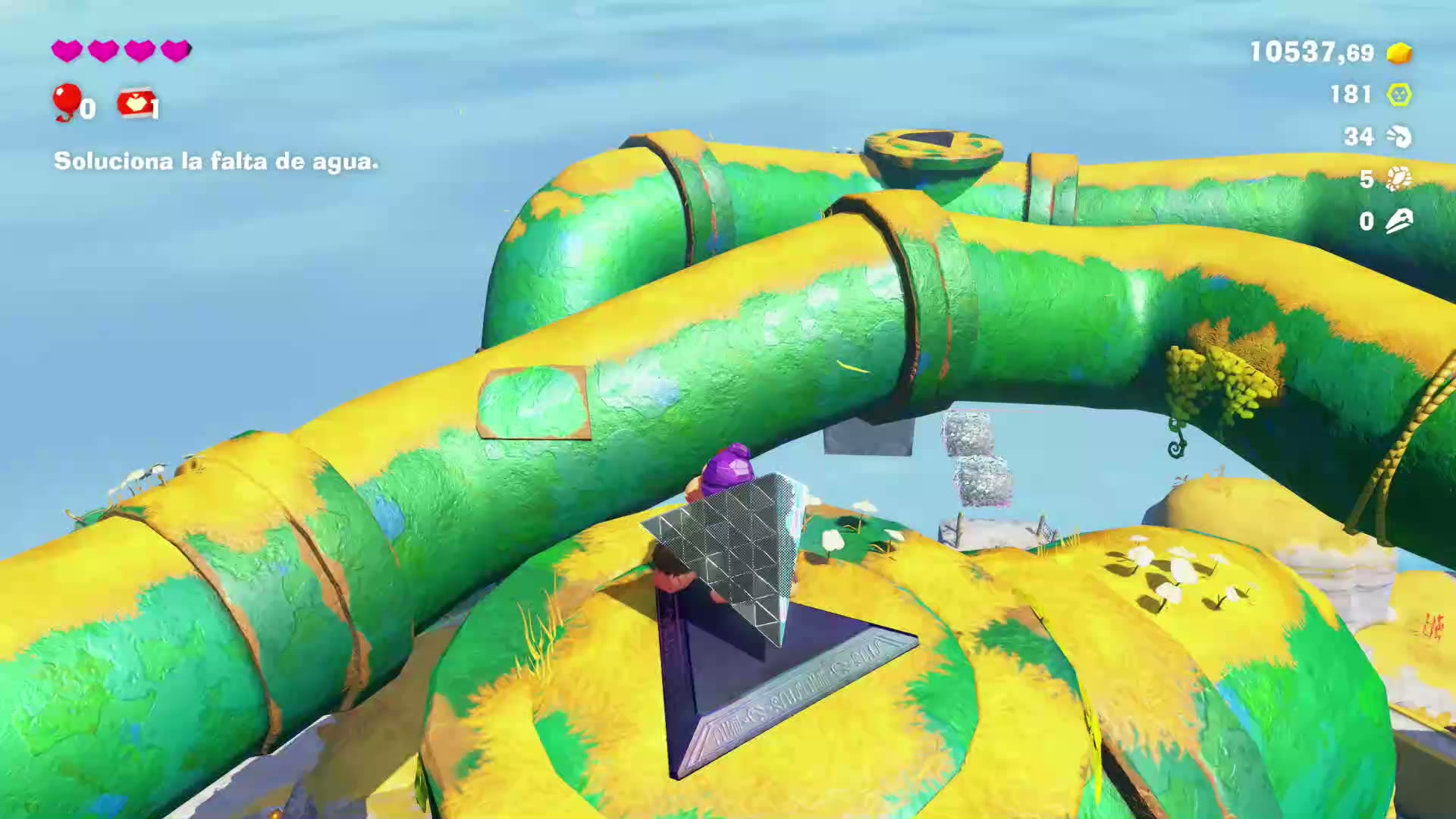Click the gold nugget currency icon
This screenshot has width=1456, height=819.
(x=1399, y=52)
